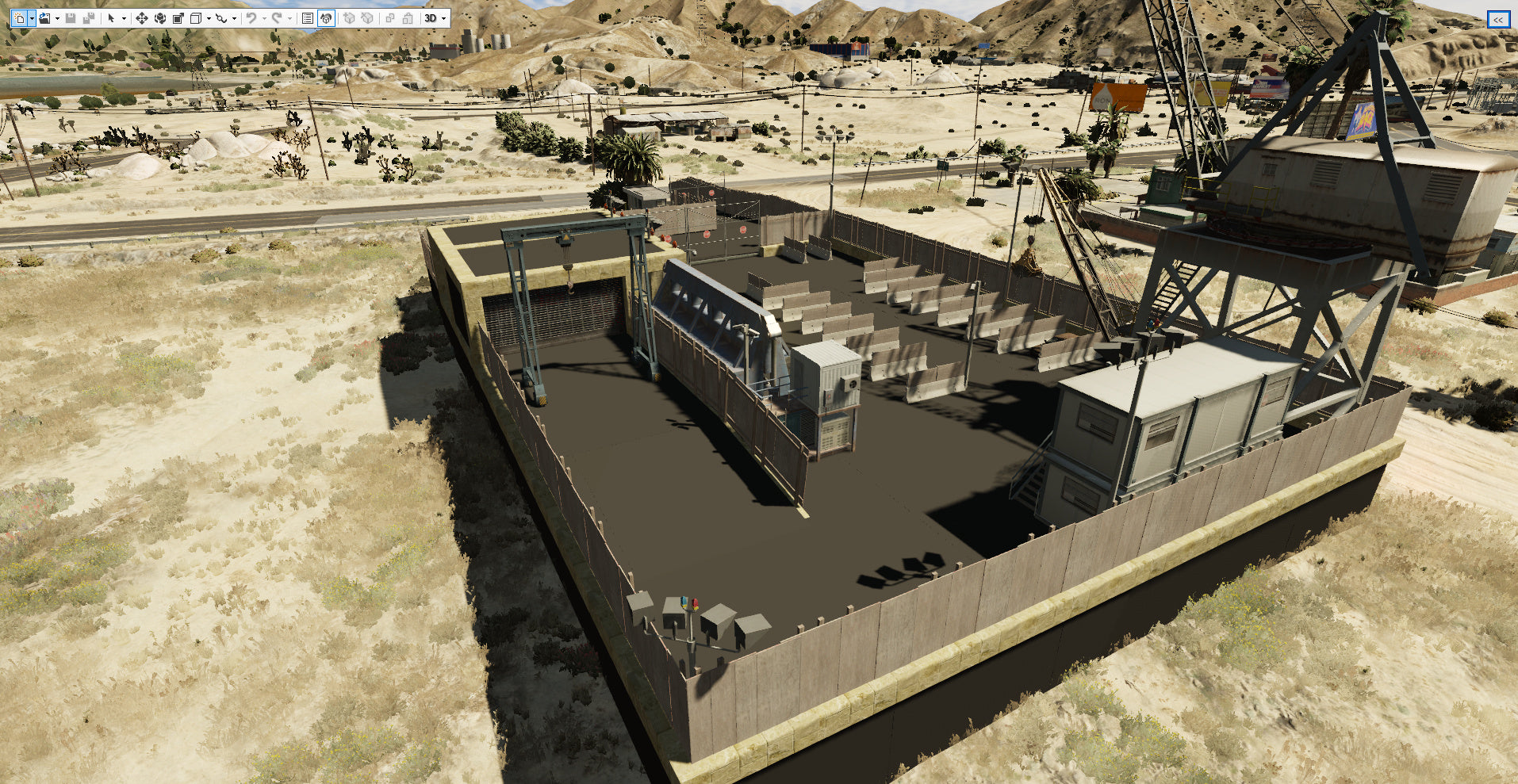Save all open files

pyautogui.click(x=89, y=17)
